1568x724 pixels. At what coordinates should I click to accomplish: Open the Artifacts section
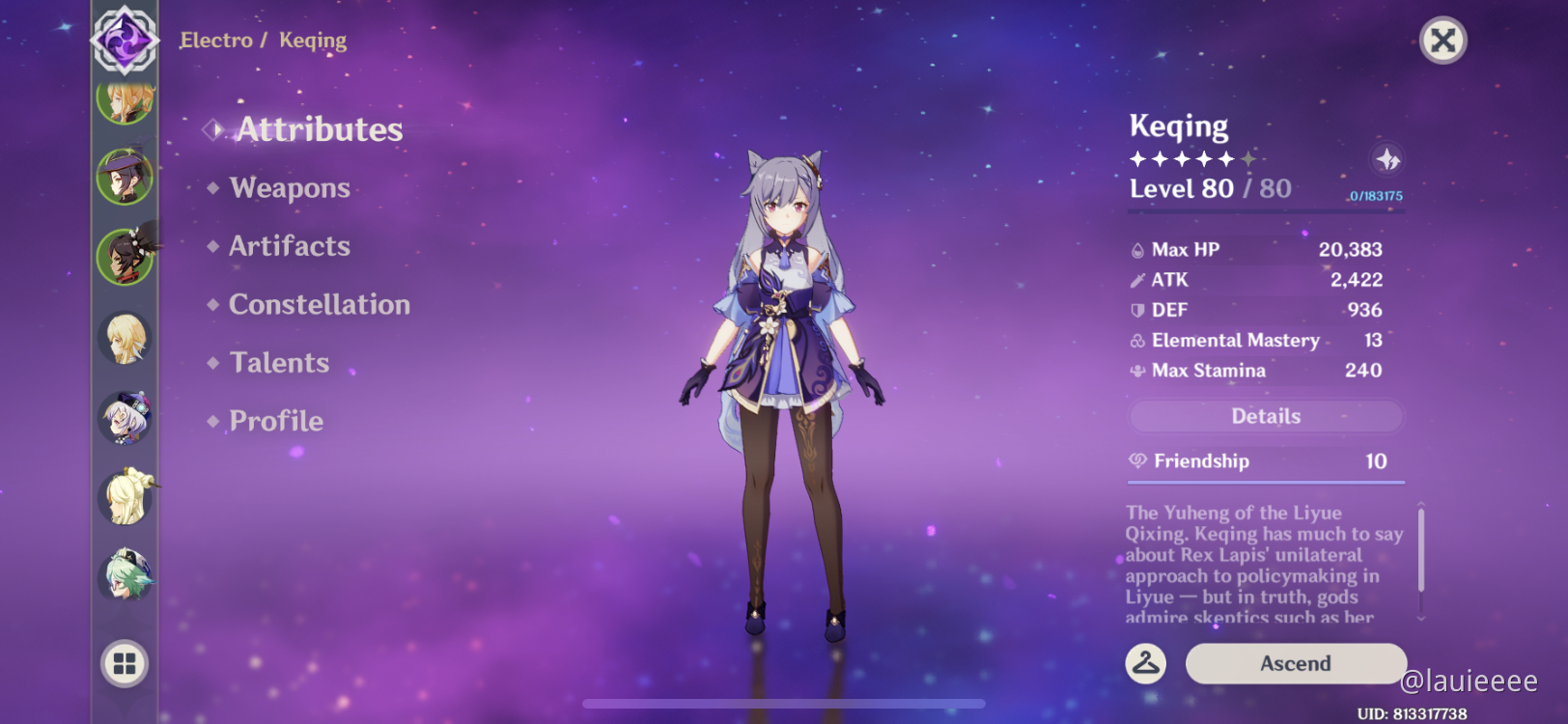coord(289,246)
